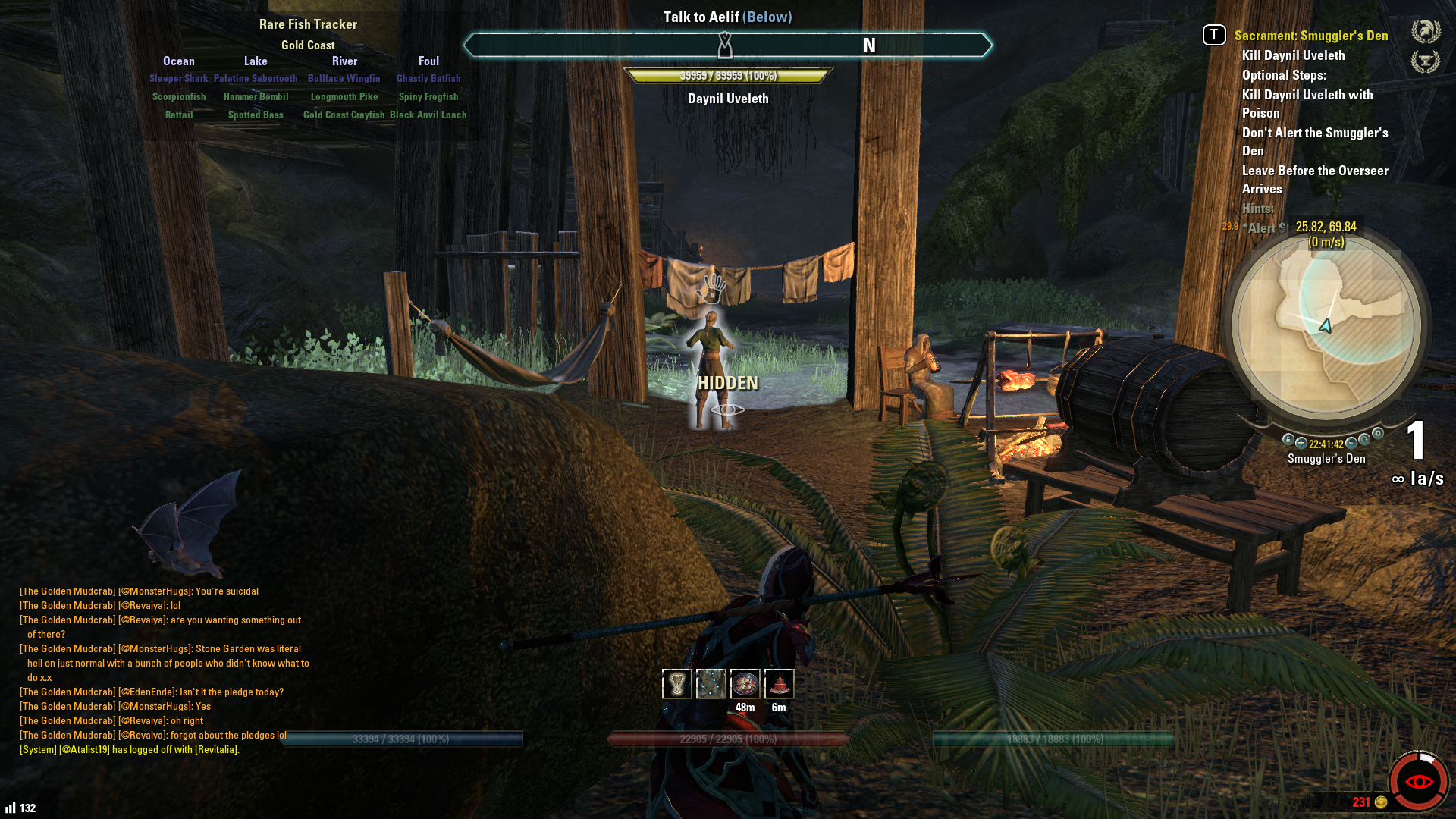Zoom in the minimap with plus button
1456x819 pixels.
tap(1301, 443)
